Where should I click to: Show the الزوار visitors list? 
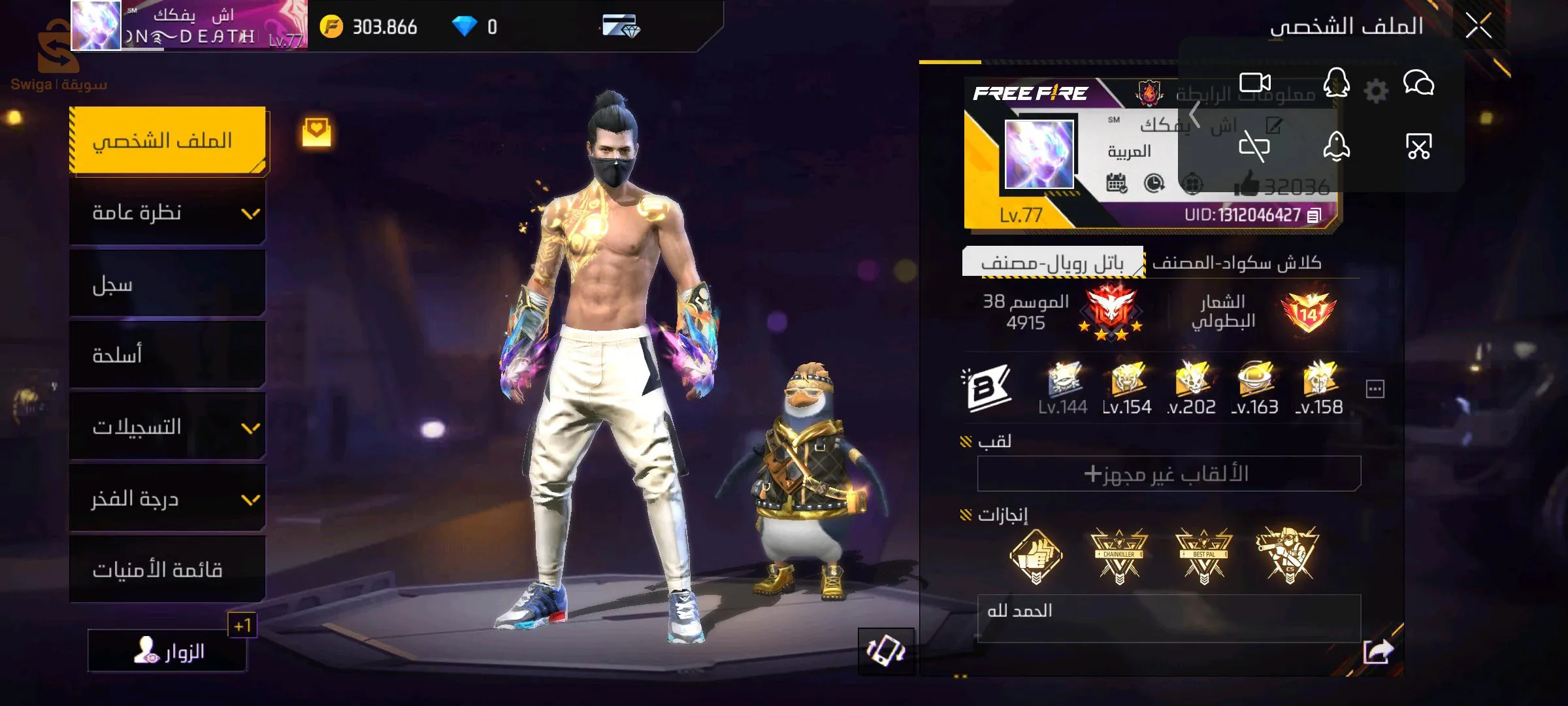pos(167,651)
